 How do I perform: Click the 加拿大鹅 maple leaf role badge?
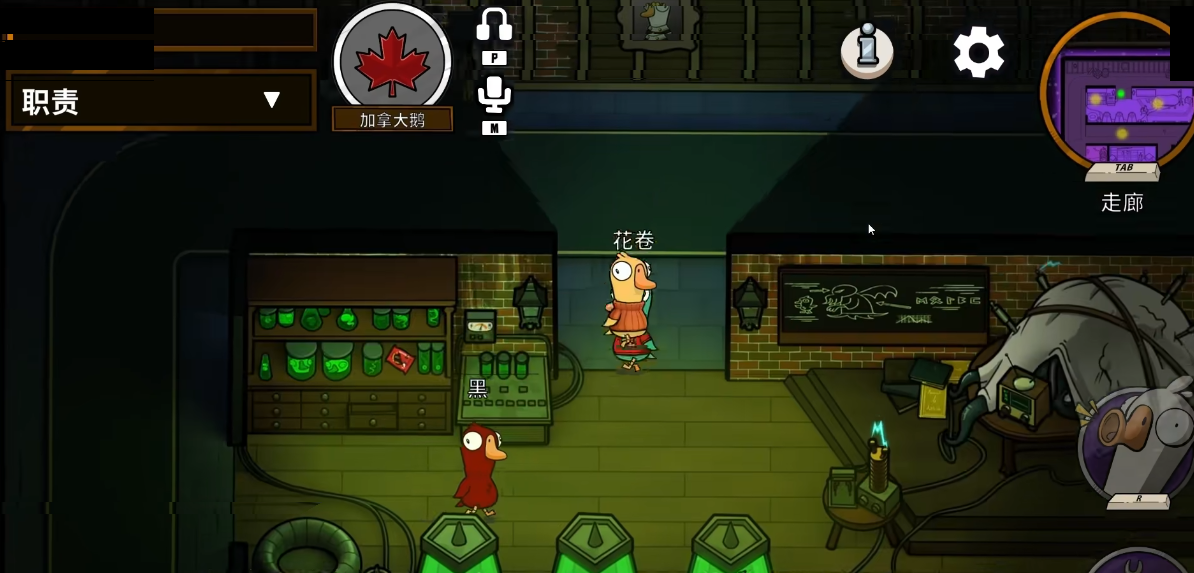[x=392, y=59]
